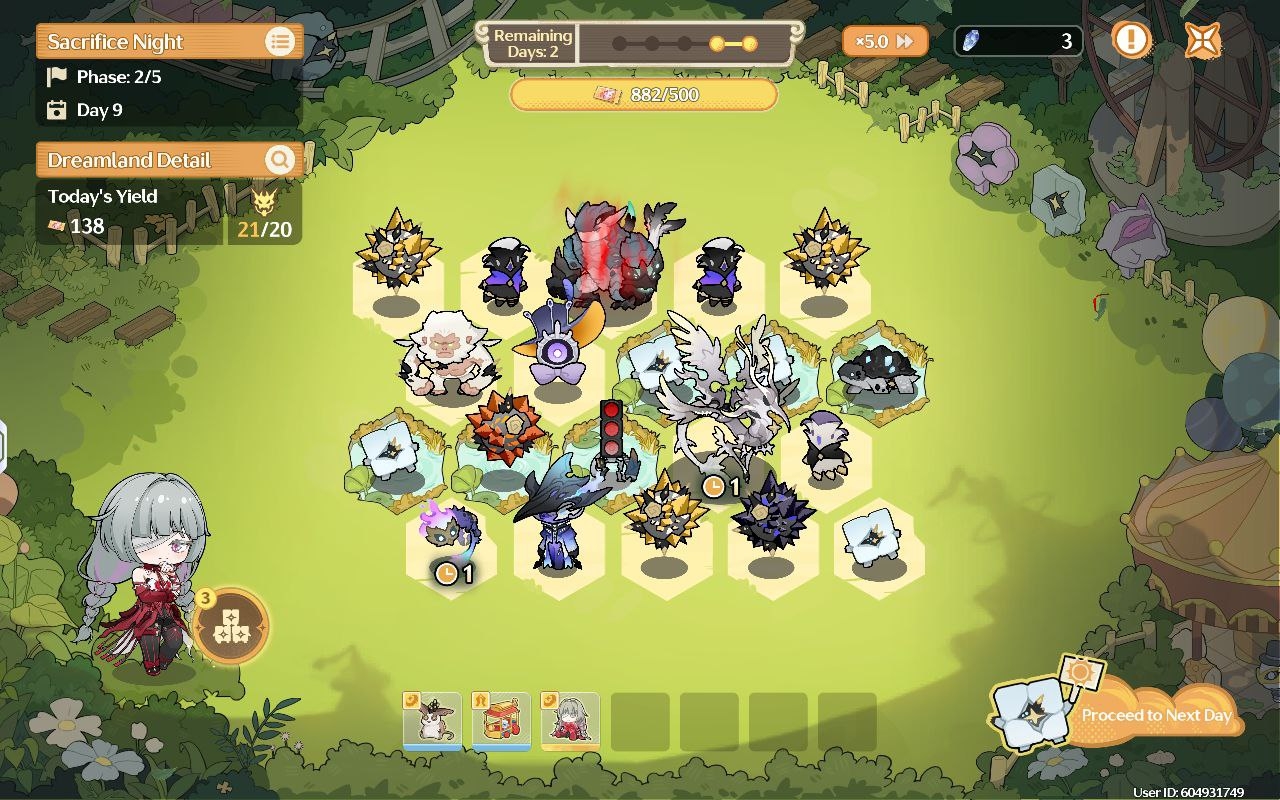Toggle the x5.0 speed button
The image size is (1280, 800).
tap(884, 41)
